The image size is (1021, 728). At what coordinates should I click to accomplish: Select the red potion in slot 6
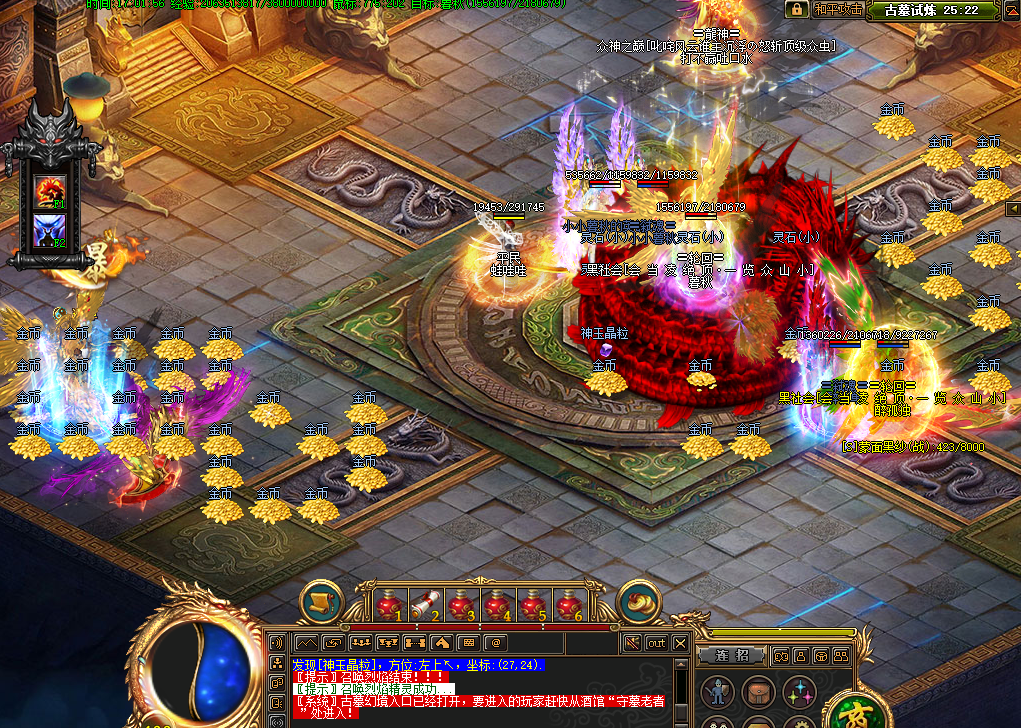[569, 604]
